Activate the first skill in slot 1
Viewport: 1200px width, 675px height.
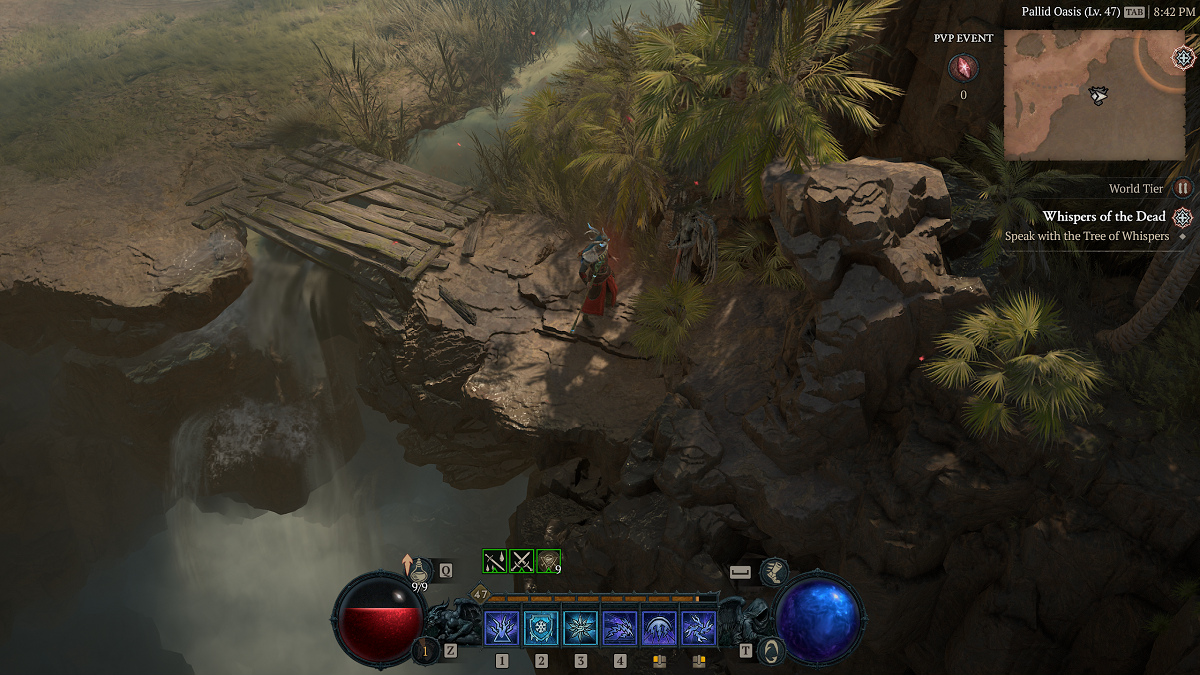[x=501, y=628]
